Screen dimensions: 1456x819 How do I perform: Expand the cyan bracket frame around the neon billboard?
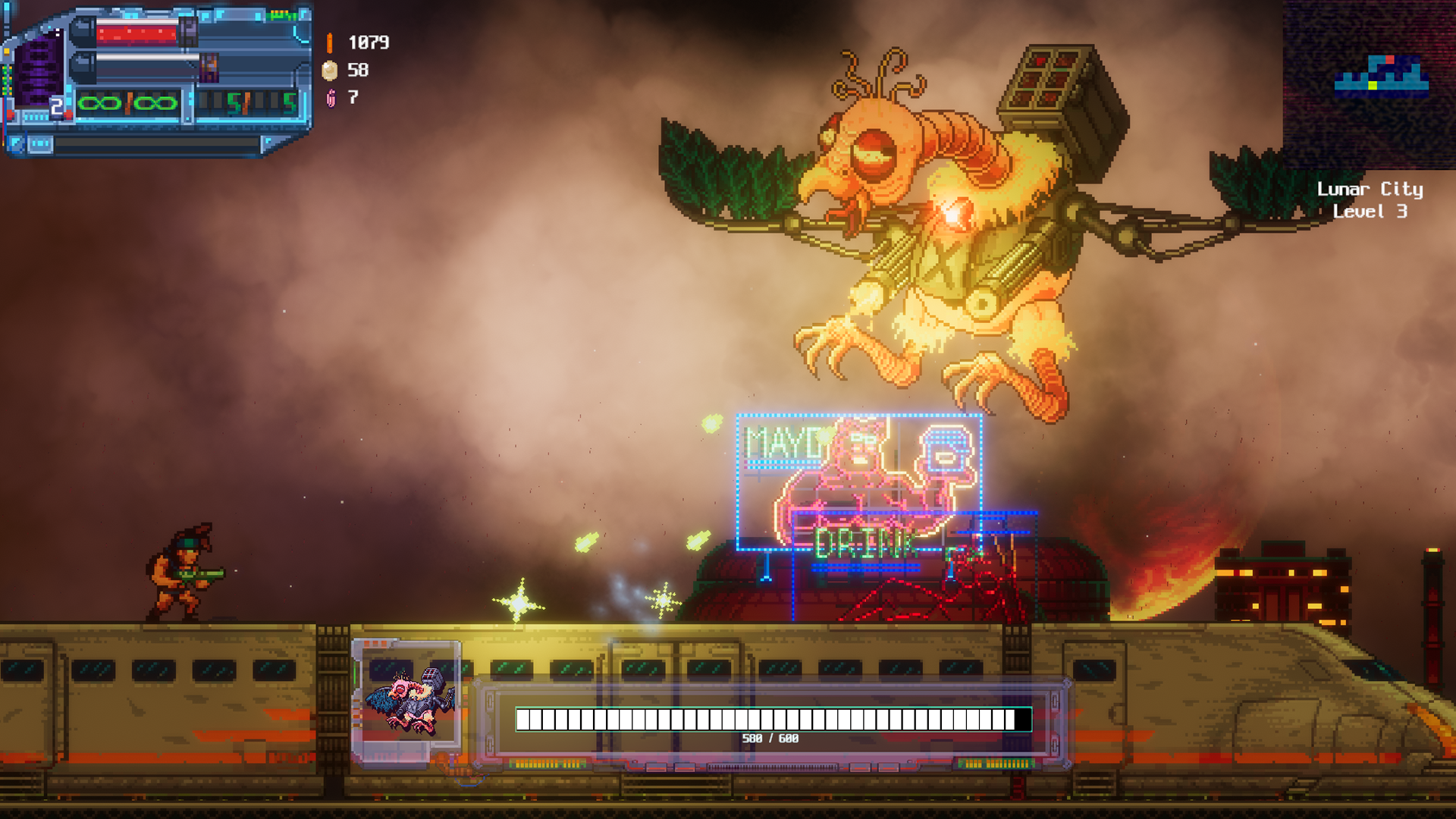coord(739,417)
